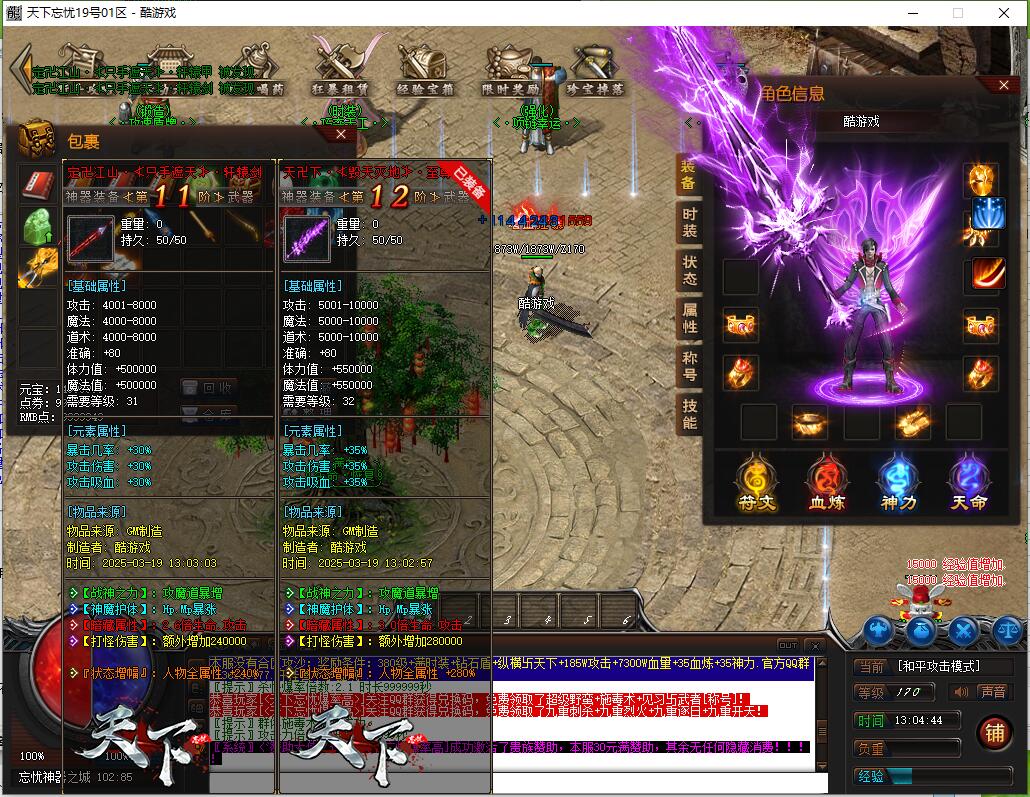Activate the 神力 divine power button
The height and width of the screenshot is (797, 1030).
click(897, 482)
